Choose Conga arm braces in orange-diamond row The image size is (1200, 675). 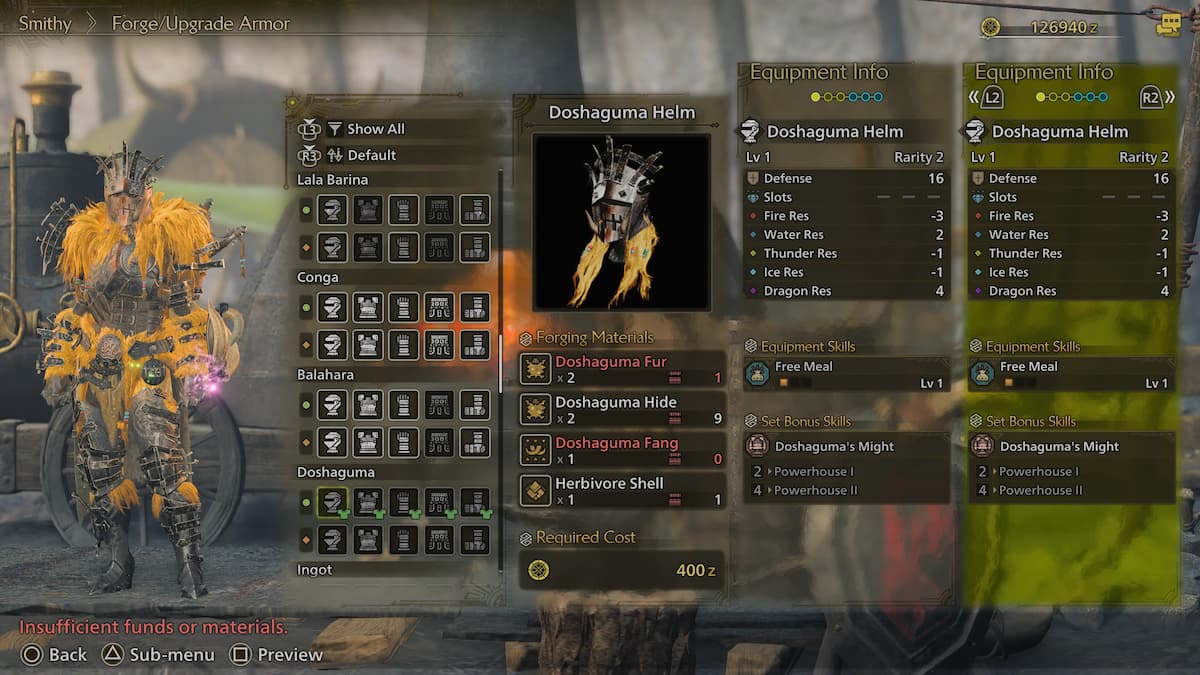(x=404, y=345)
